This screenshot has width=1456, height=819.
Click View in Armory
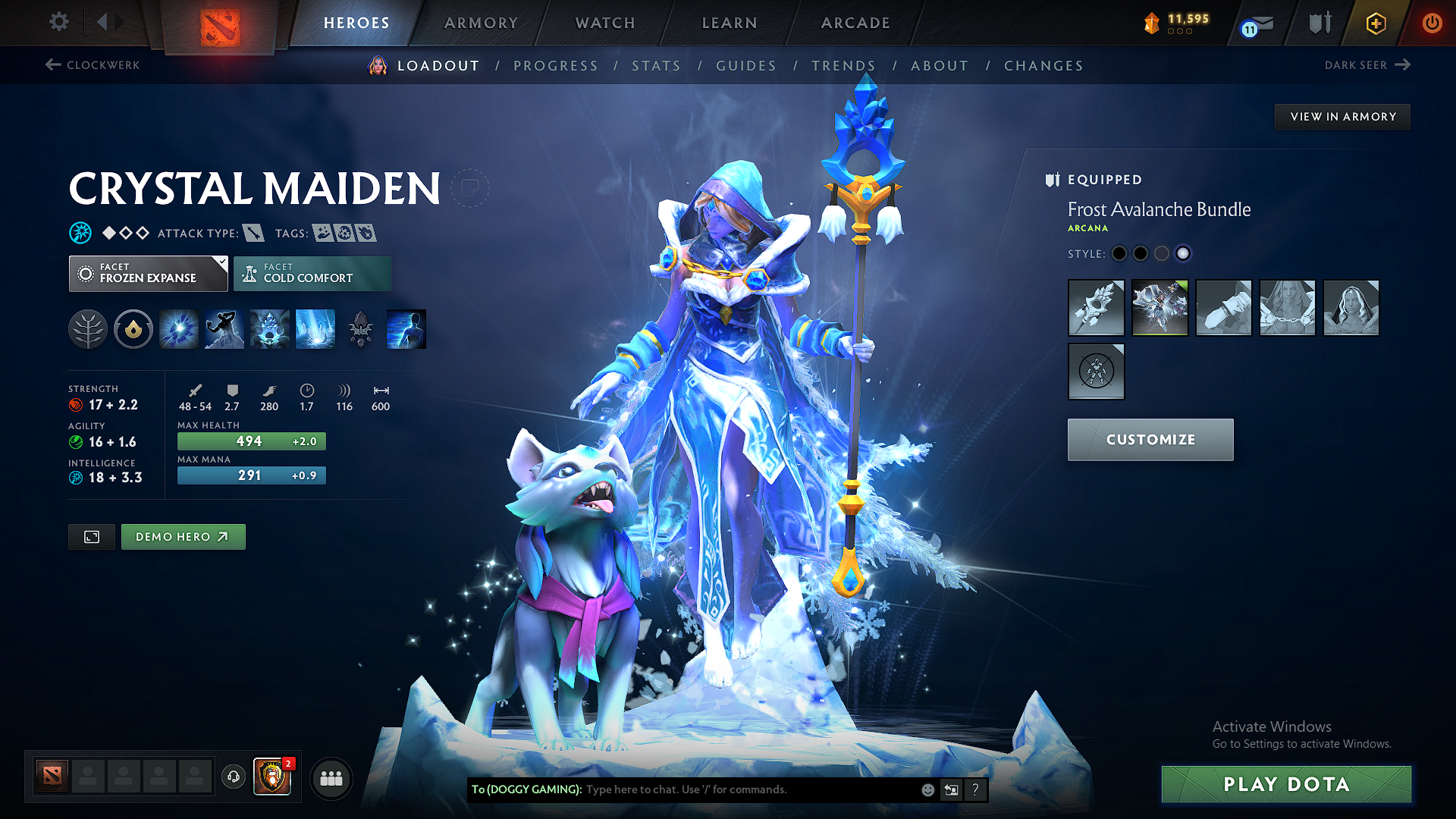point(1342,116)
